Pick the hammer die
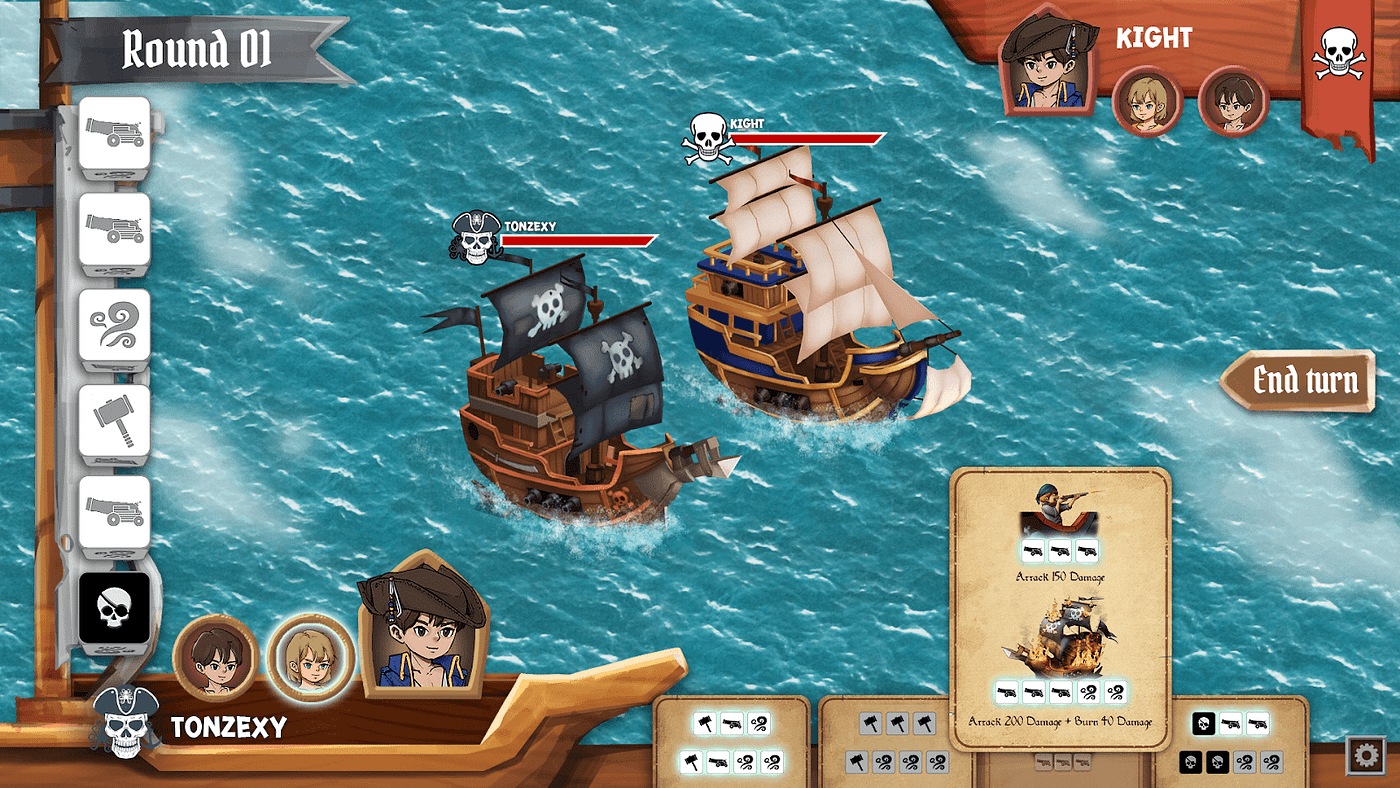Image resolution: width=1400 pixels, height=788 pixels. [x=114, y=420]
